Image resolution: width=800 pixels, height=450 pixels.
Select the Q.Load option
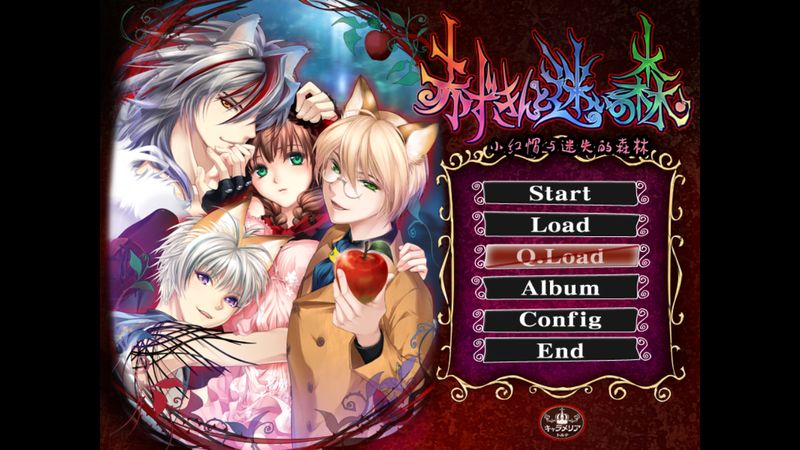[x=560, y=257]
